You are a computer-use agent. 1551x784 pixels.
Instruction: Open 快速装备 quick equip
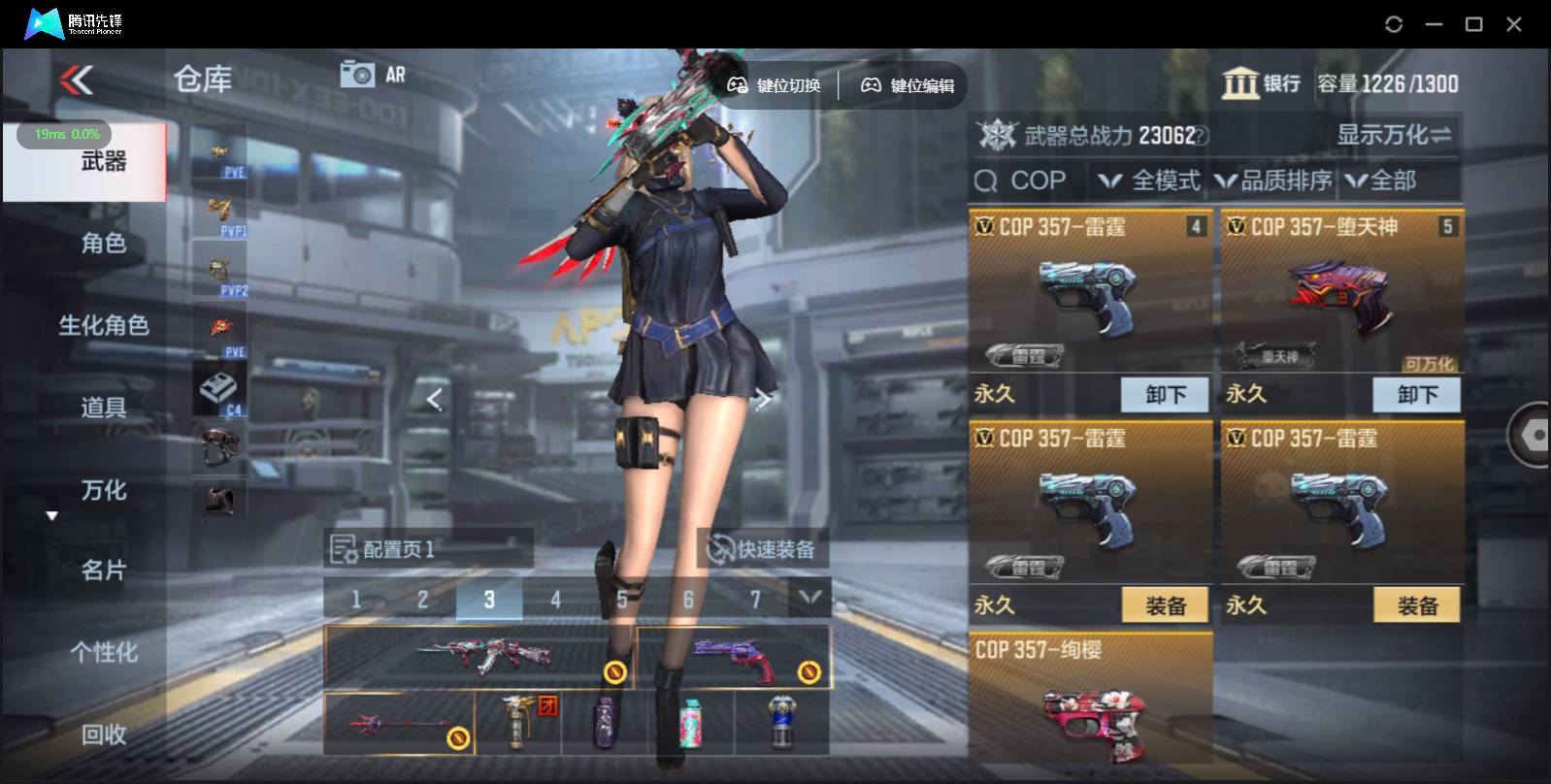click(762, 549)
